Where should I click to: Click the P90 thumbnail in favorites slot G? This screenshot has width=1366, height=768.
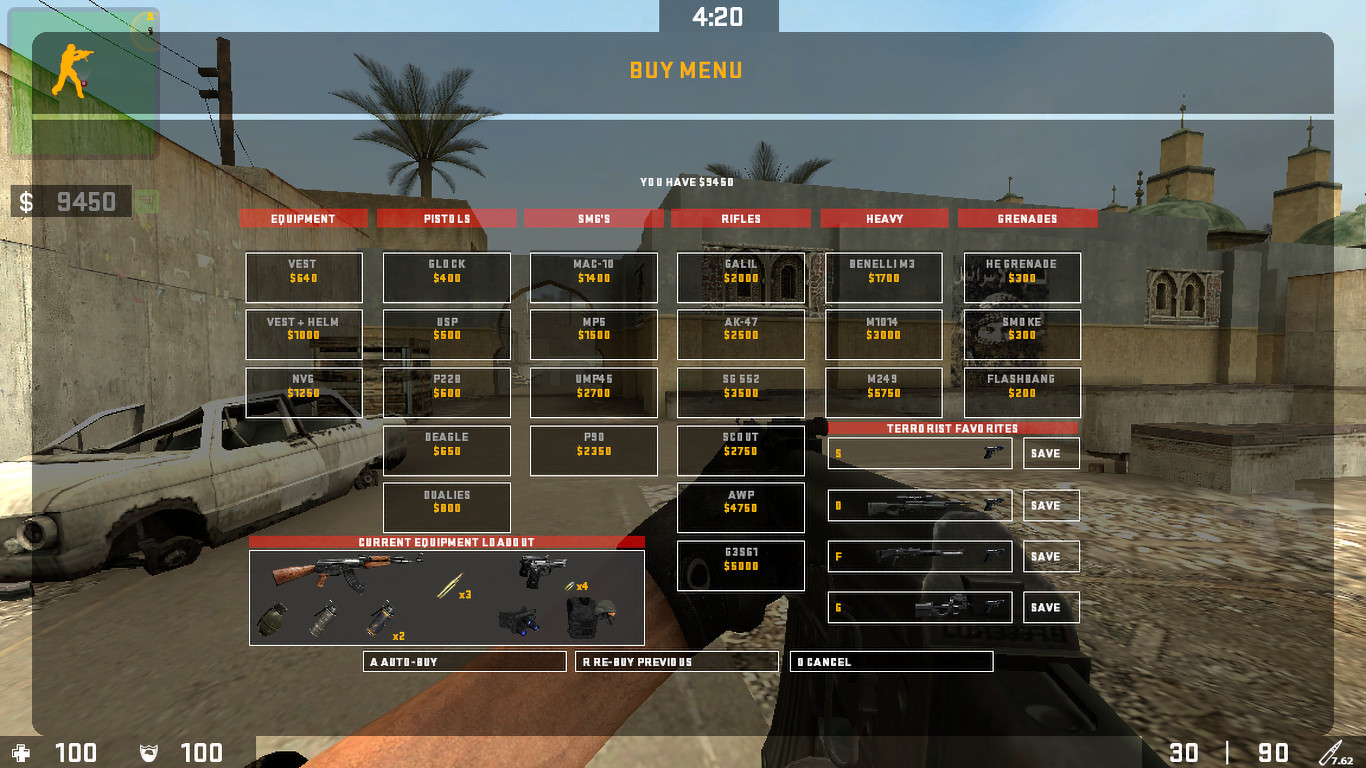[x=944, y=607]
